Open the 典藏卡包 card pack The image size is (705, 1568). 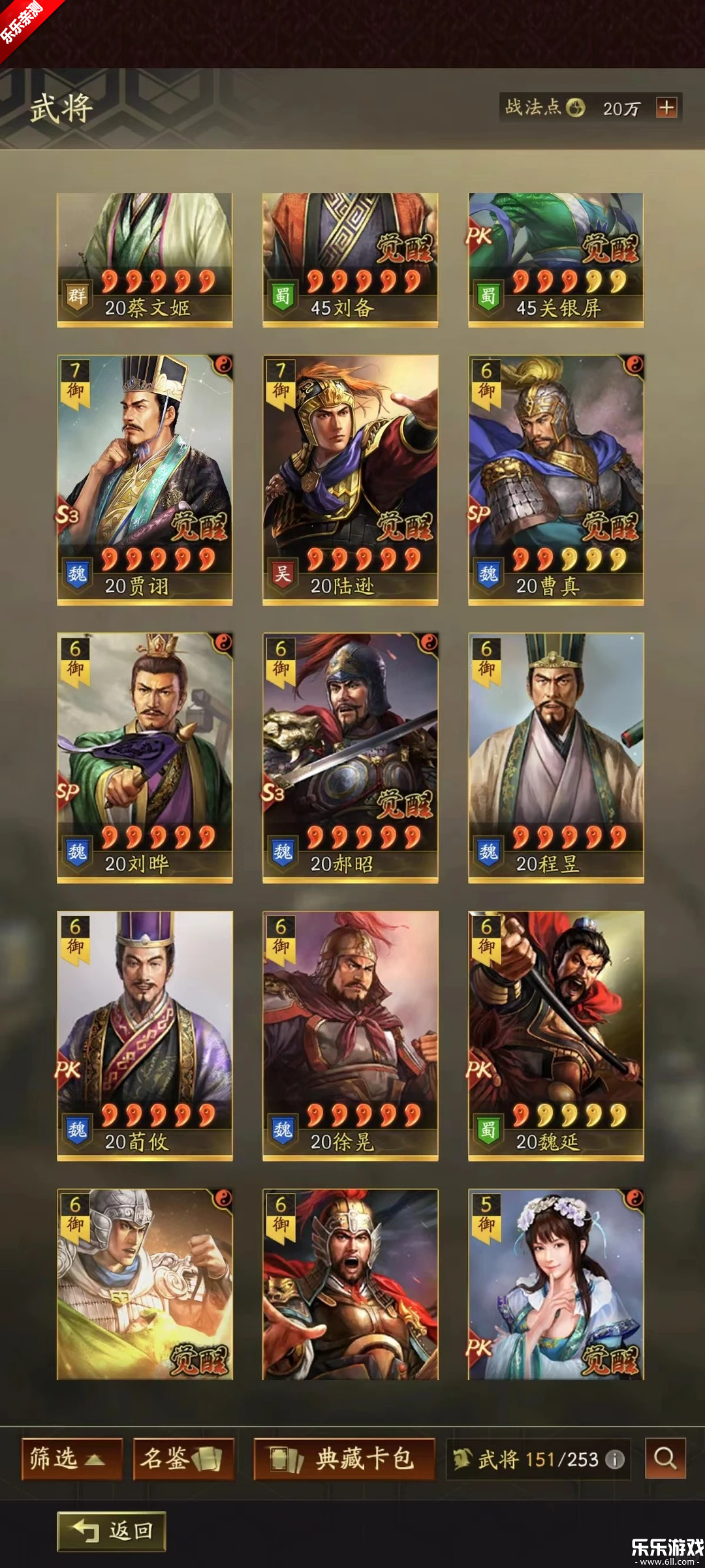click(x=344, y=1458)
